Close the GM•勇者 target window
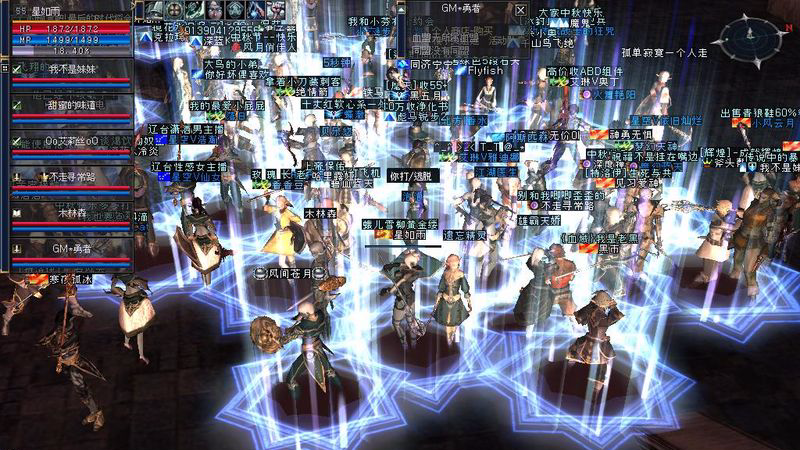Screen dimensions: 800x450 (520, 9)
